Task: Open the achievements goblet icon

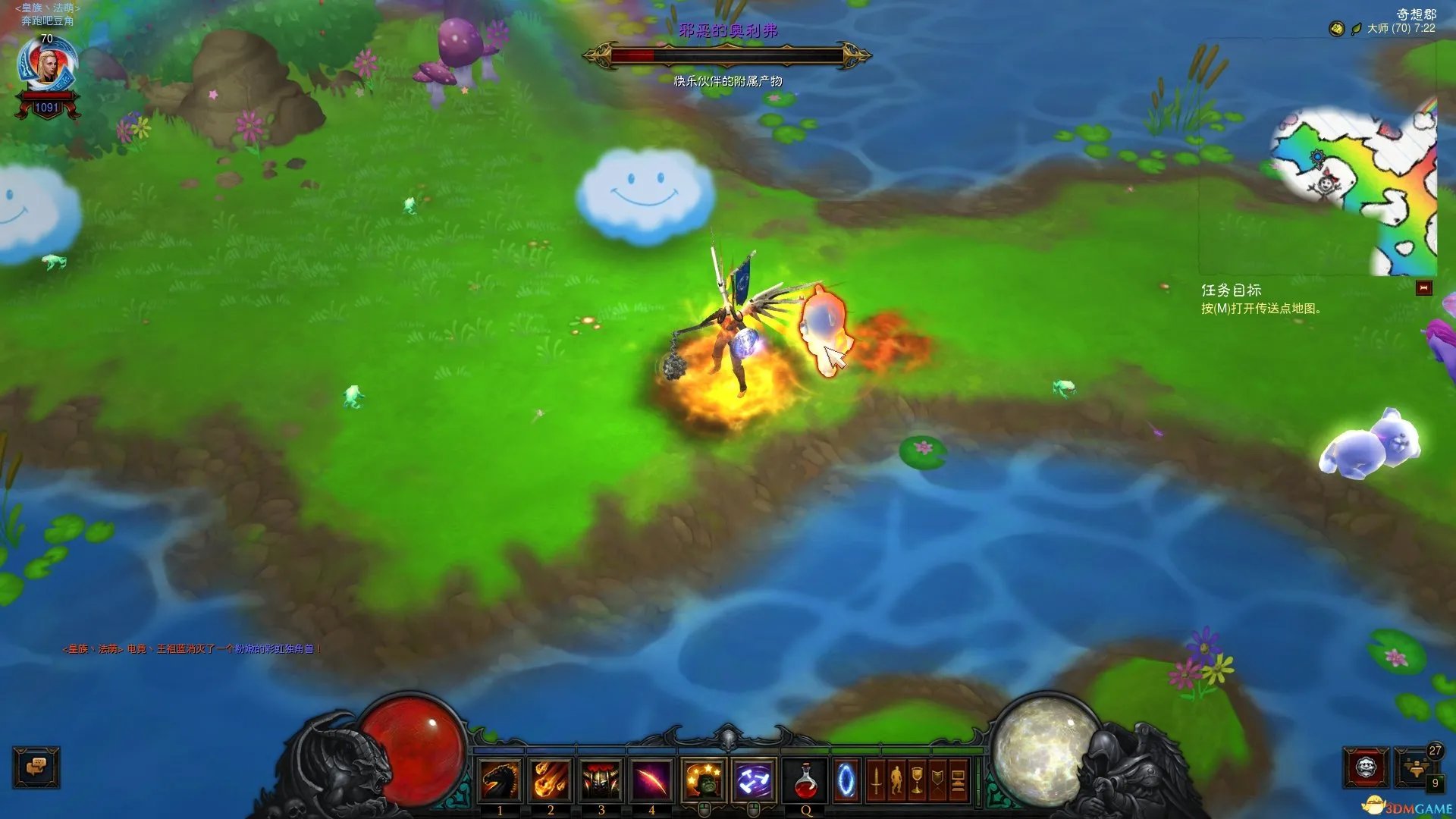Action: click(917, 780)
